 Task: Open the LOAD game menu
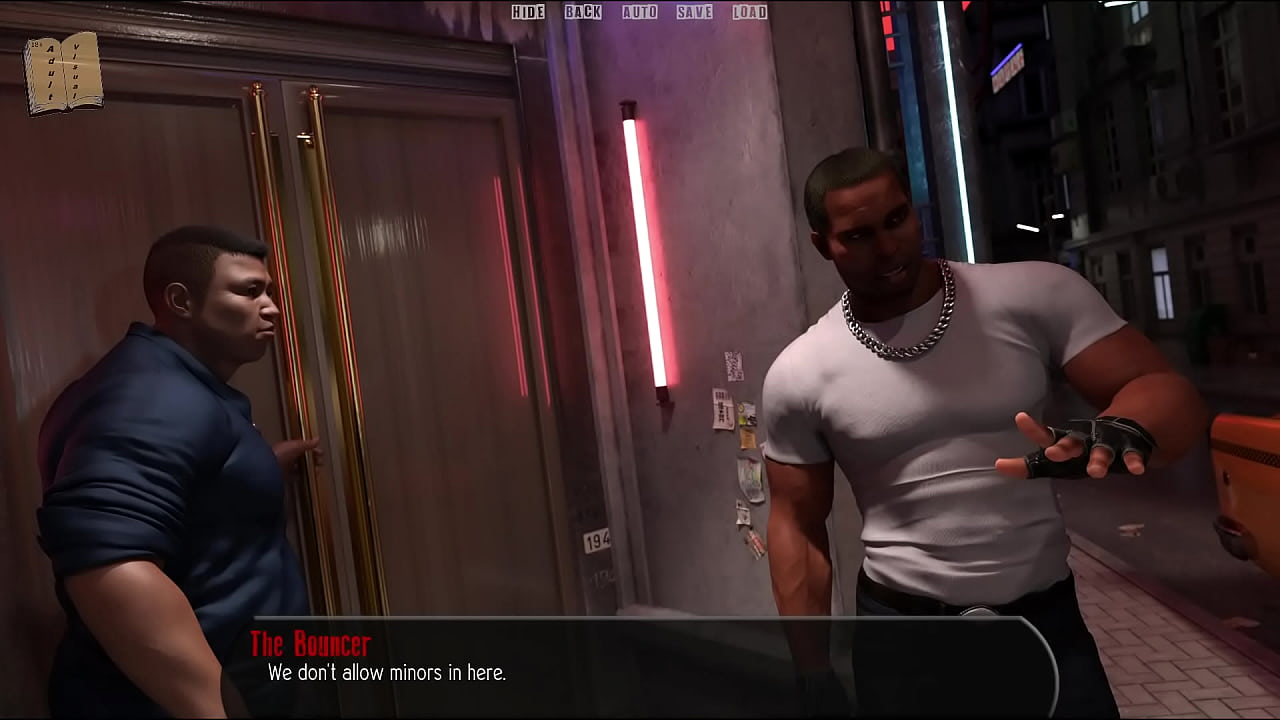[749, 12]
